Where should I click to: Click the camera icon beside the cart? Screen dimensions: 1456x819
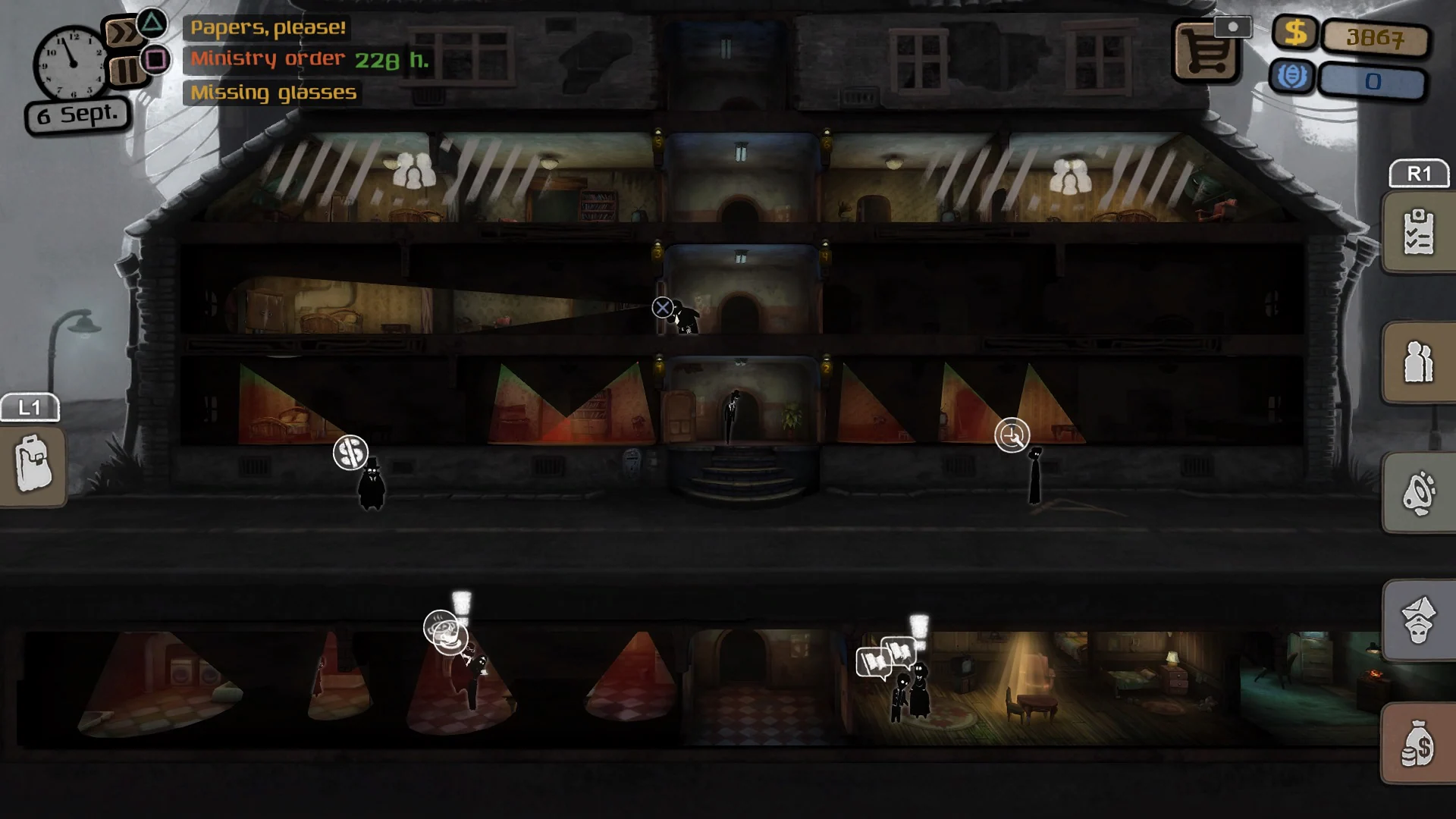point(1234,25)
